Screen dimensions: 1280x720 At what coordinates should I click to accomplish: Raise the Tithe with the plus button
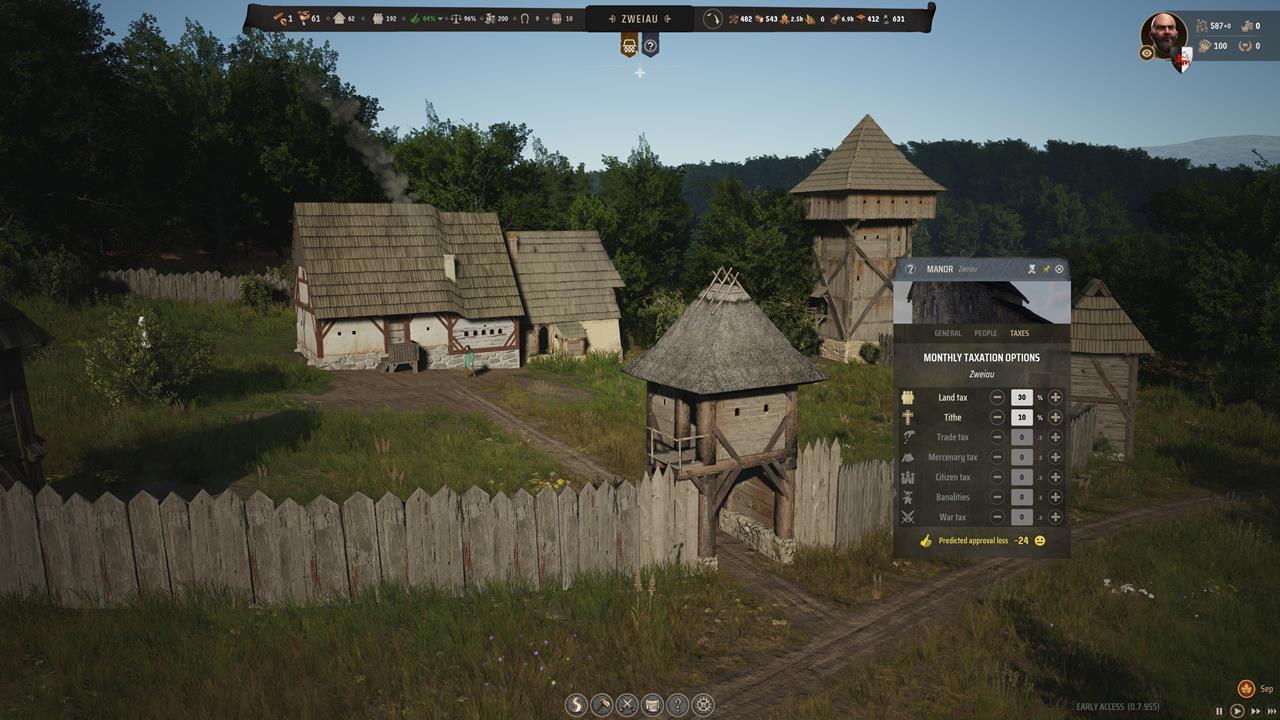[1055, 417]
